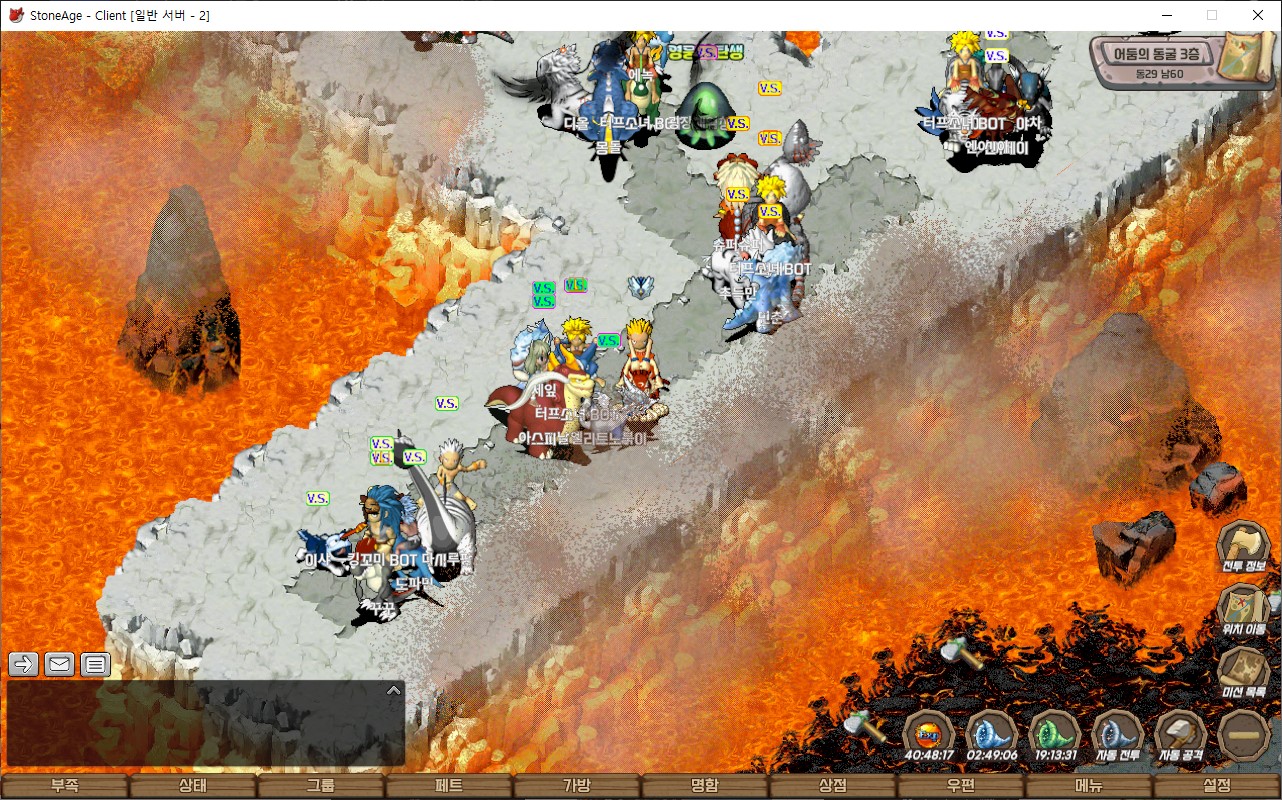Collapse the round minus button
Image resolution: width=1282 pixels, height=800 pixels.
click(x=1244, y=735)
